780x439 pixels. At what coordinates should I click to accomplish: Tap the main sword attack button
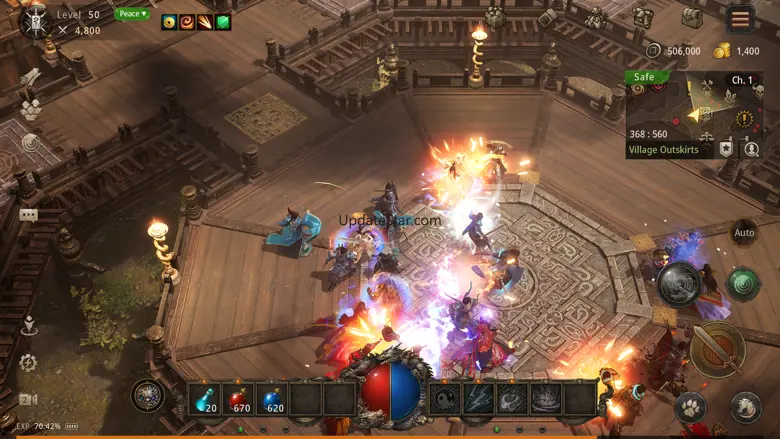coord(717,349)
